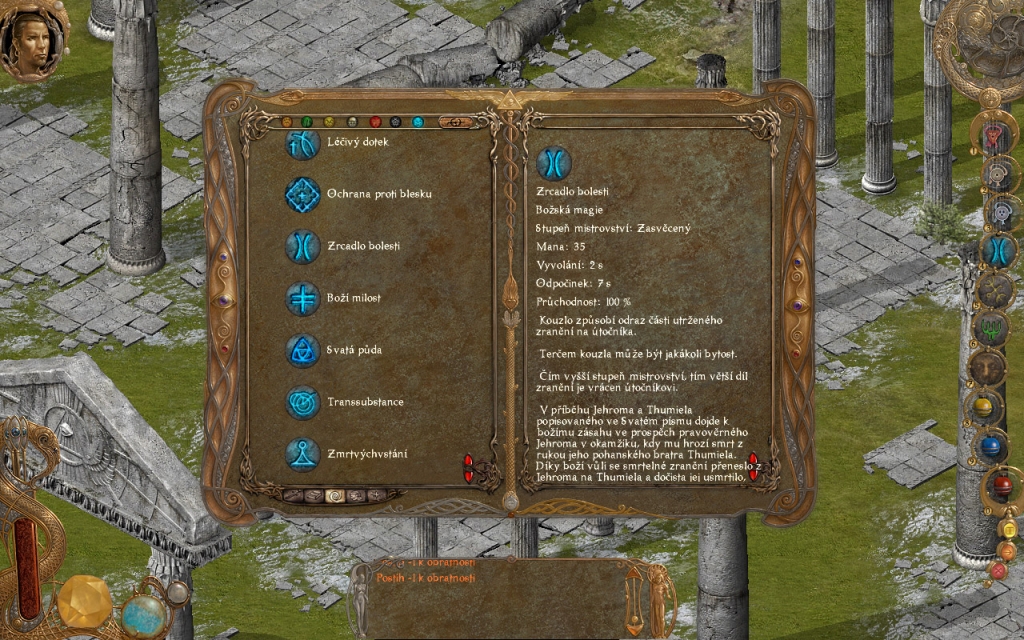This screenshot has width=1024, height=640.
Task: Select the Svatá půda spell
Action: [303, 350]
